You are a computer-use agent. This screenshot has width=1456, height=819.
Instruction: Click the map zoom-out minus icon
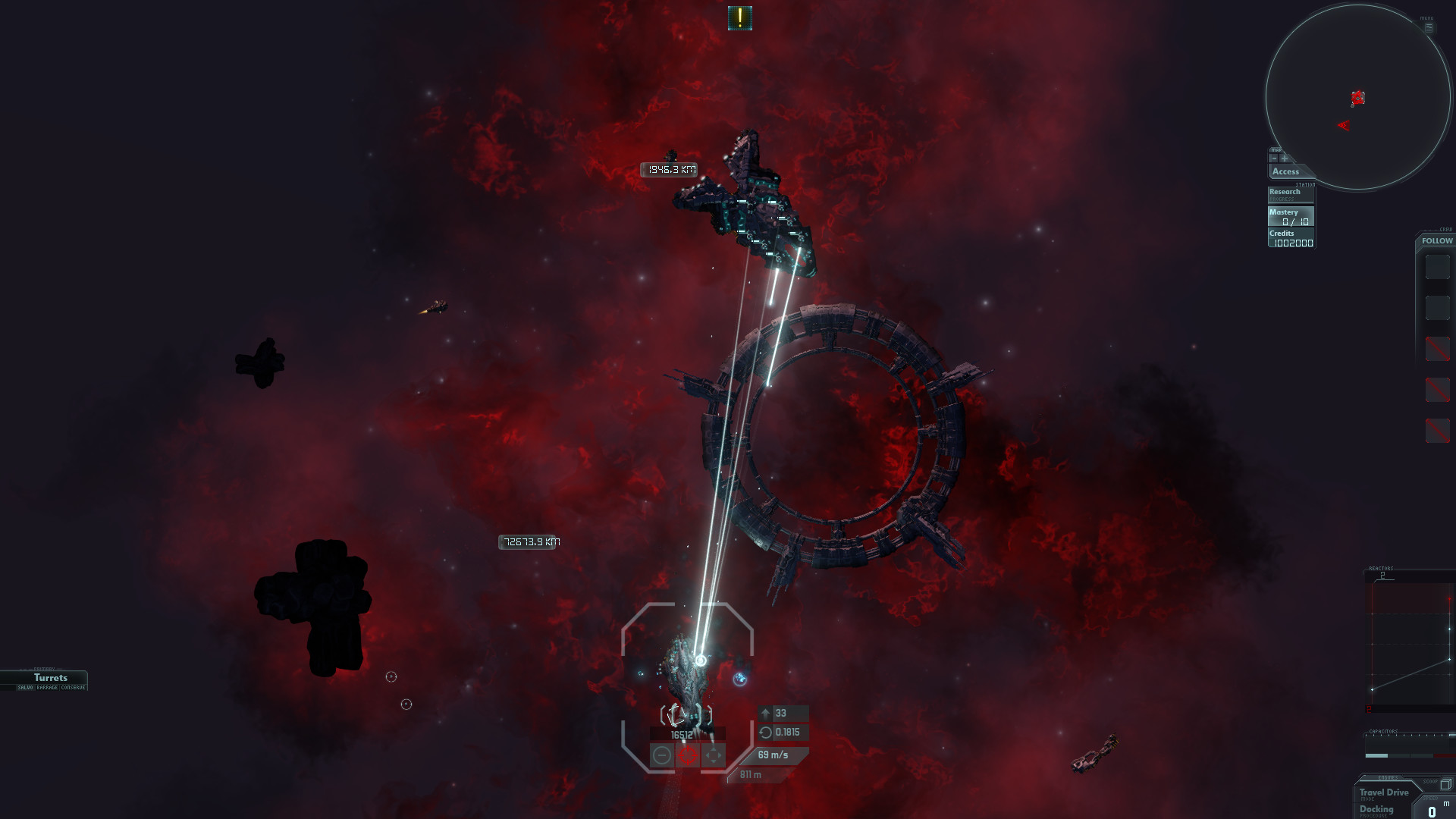(x=1275, y=158)
